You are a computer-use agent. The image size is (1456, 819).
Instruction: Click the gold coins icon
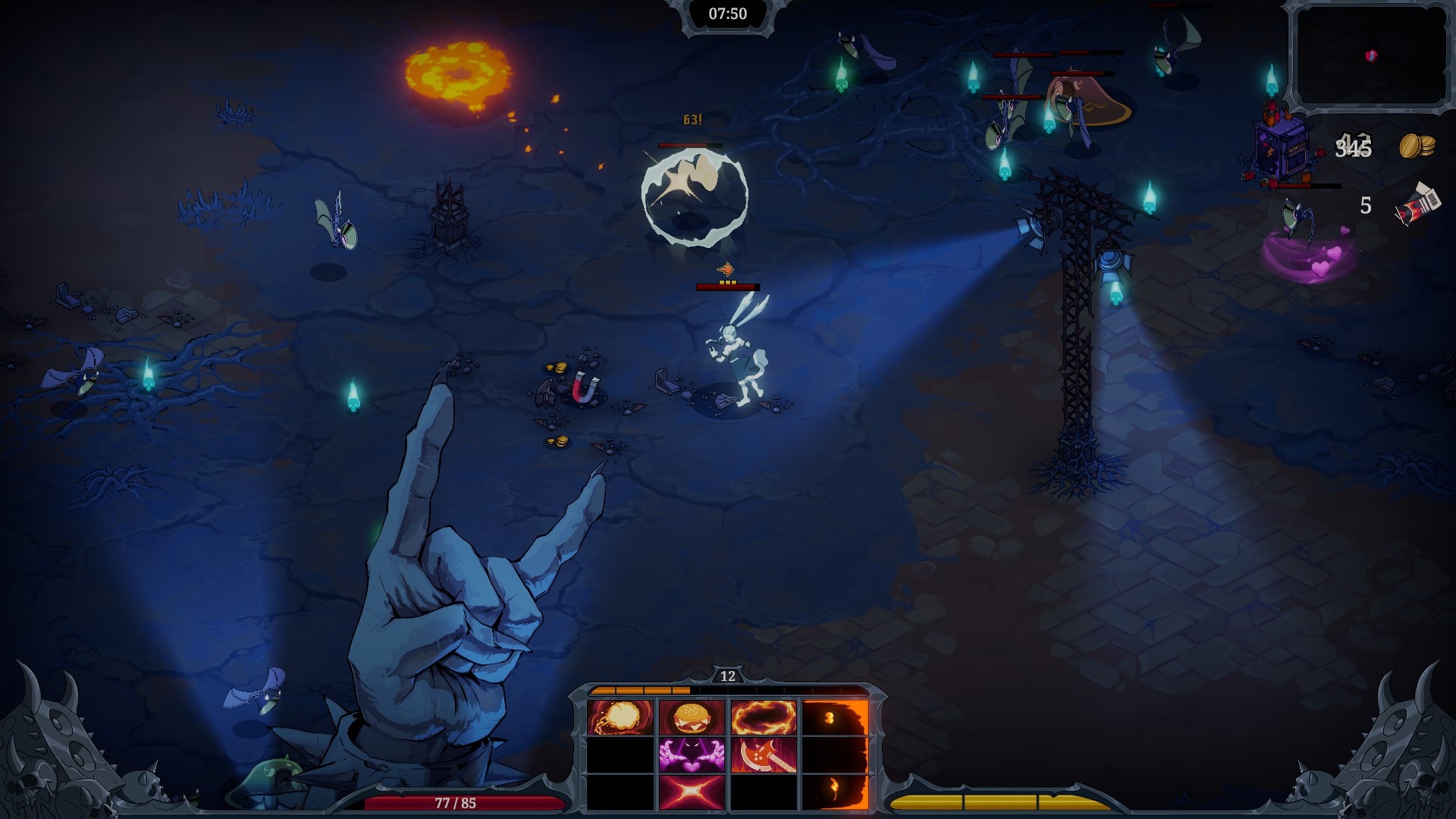pos(1417,146)
